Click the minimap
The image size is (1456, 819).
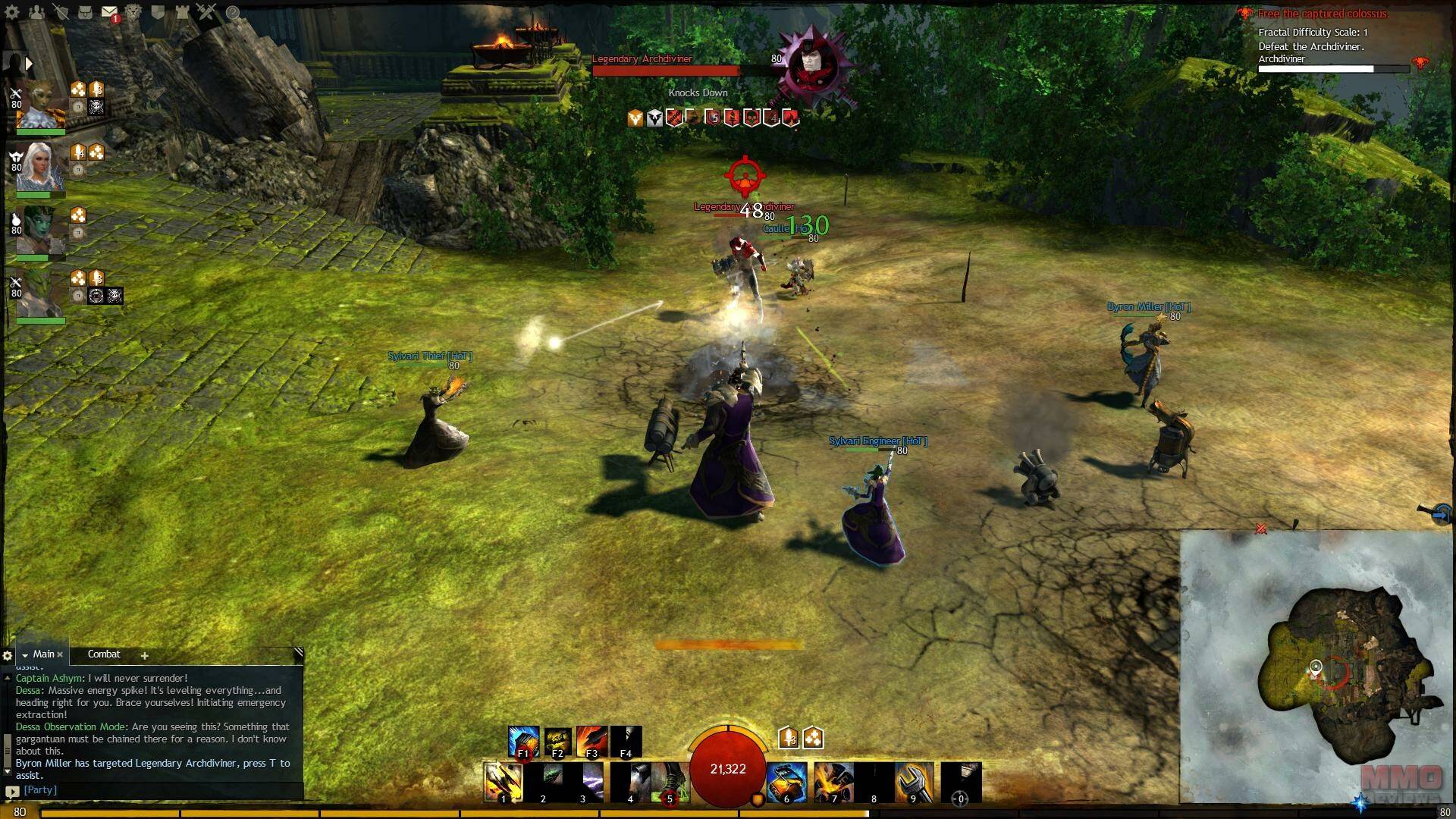[x=1316, y=667]
